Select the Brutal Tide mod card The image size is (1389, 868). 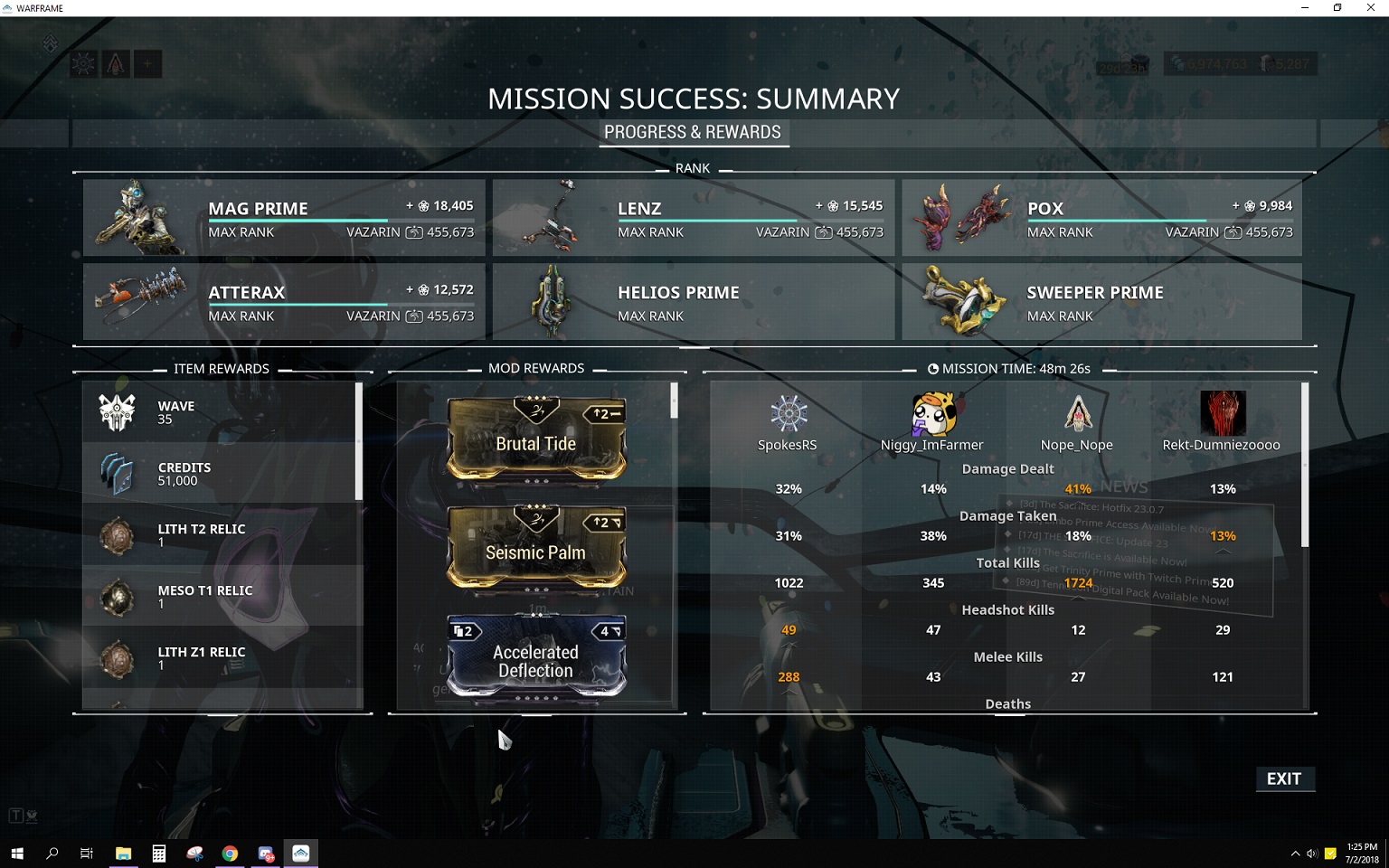pyautogui.click(x=536, y=439)
